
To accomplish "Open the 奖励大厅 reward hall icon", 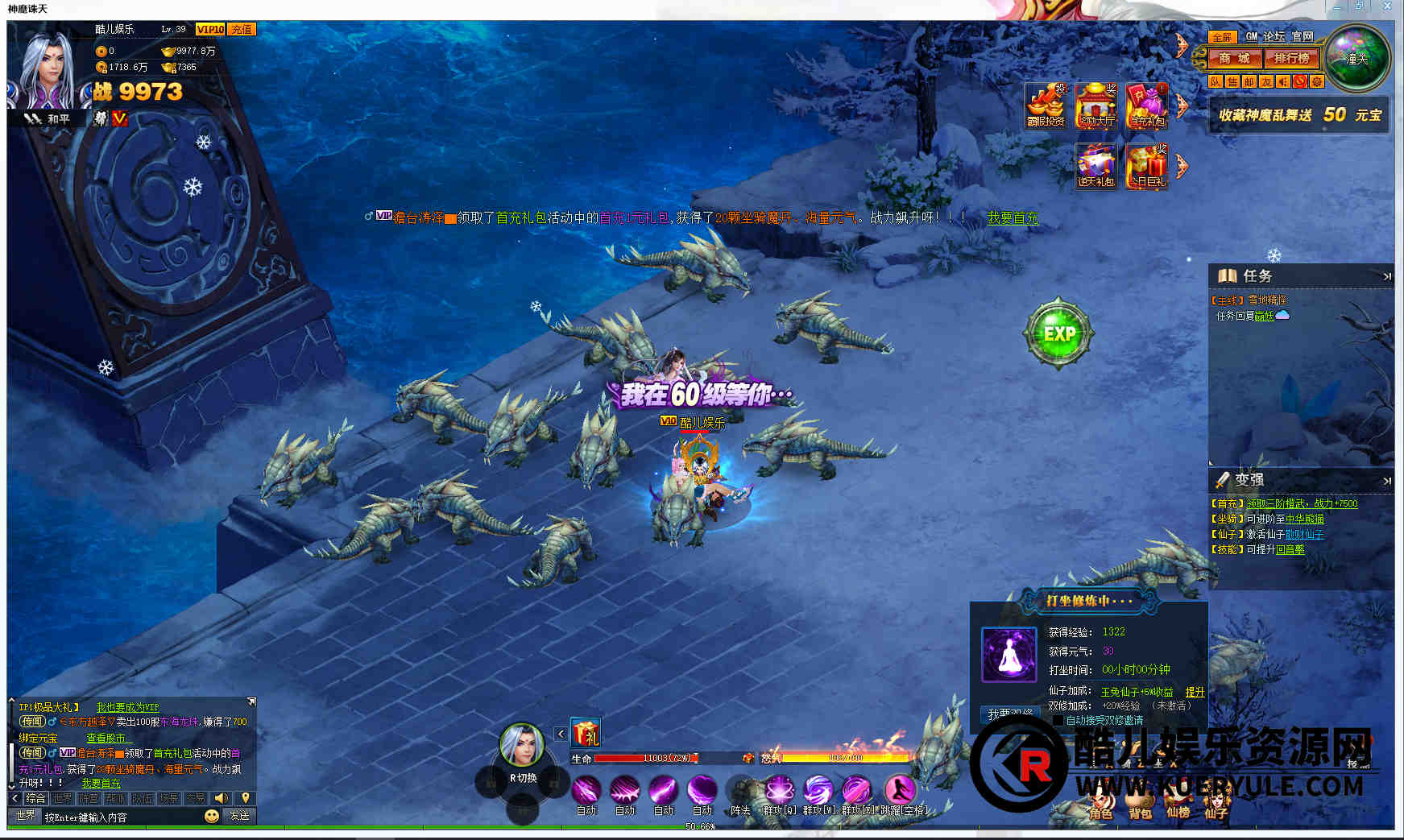I will click(x=1096, y=106).
